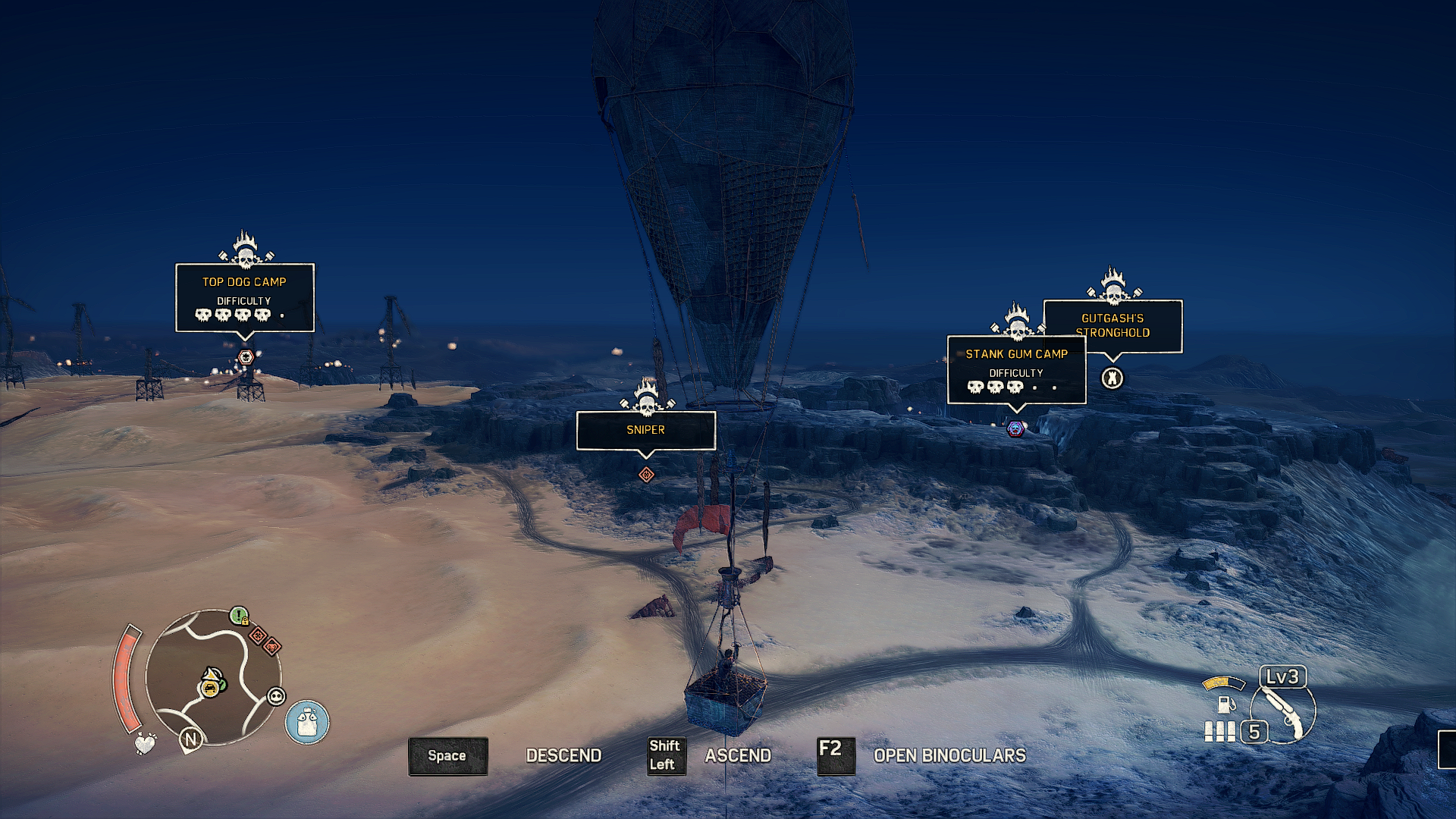Click the water canteen icon
1456x819 pixels.
(x=307, y=722)
